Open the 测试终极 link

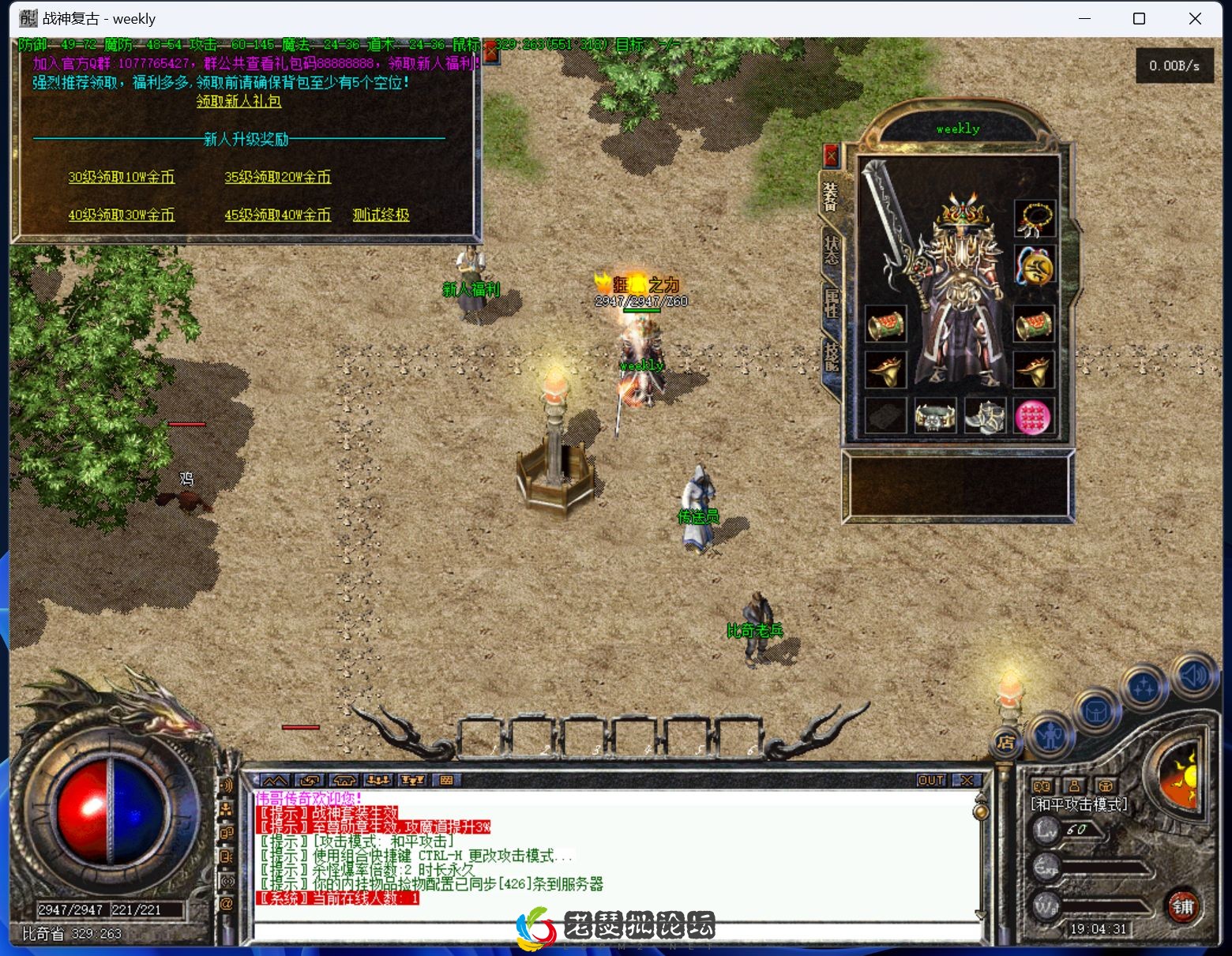coord(381,215)
